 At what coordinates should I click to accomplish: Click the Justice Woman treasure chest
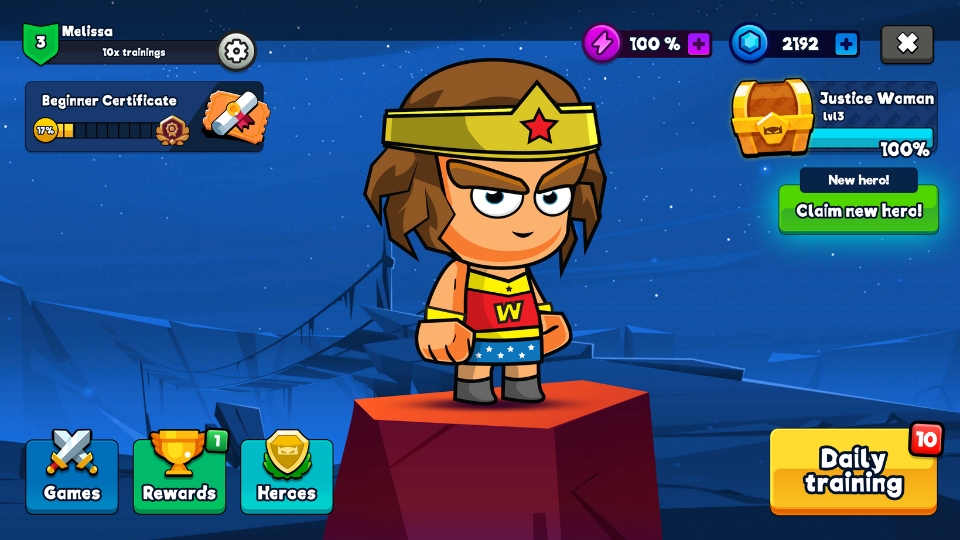pos(772,118)
